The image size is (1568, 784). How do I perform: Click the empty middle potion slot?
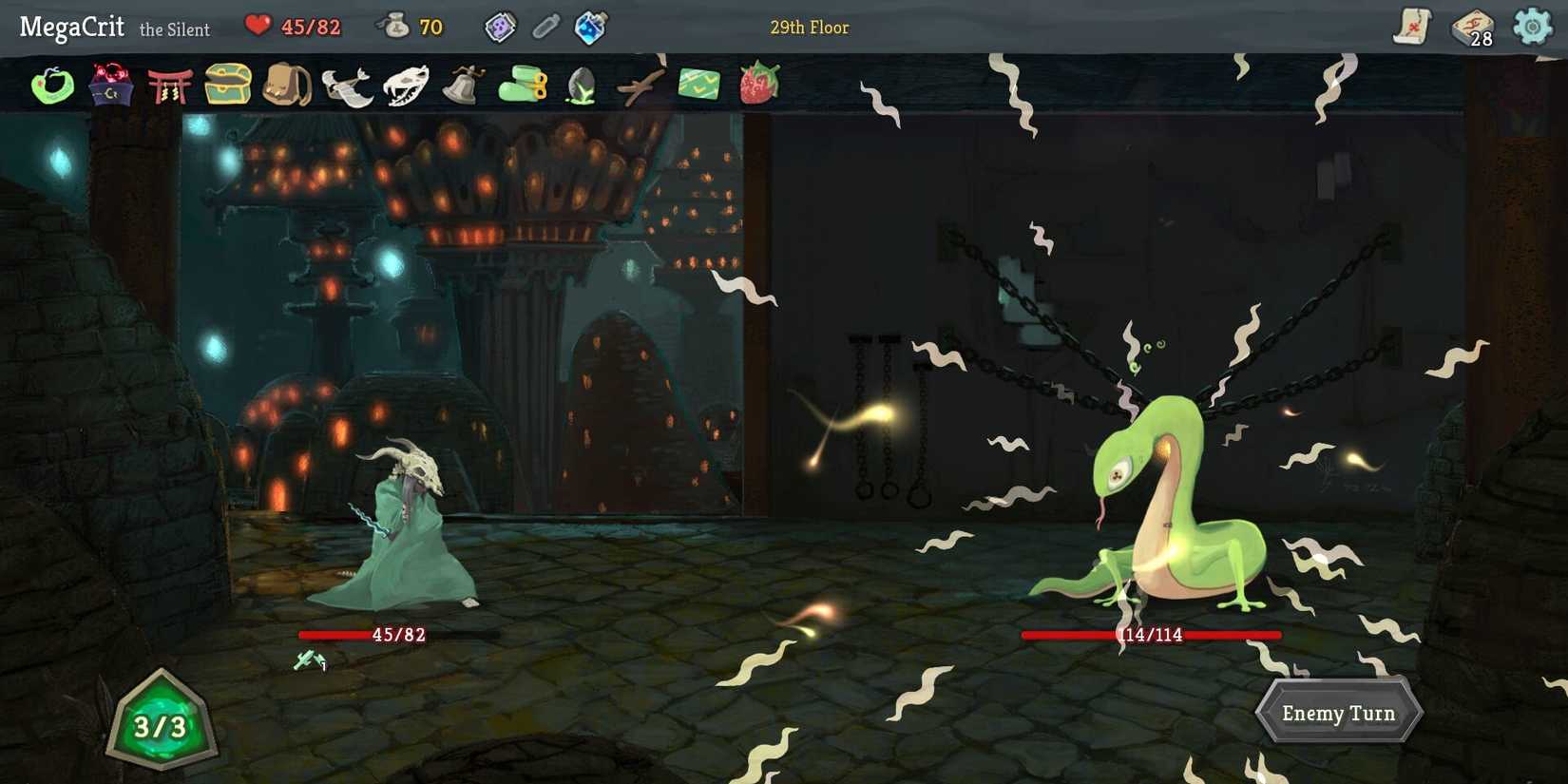545,27
